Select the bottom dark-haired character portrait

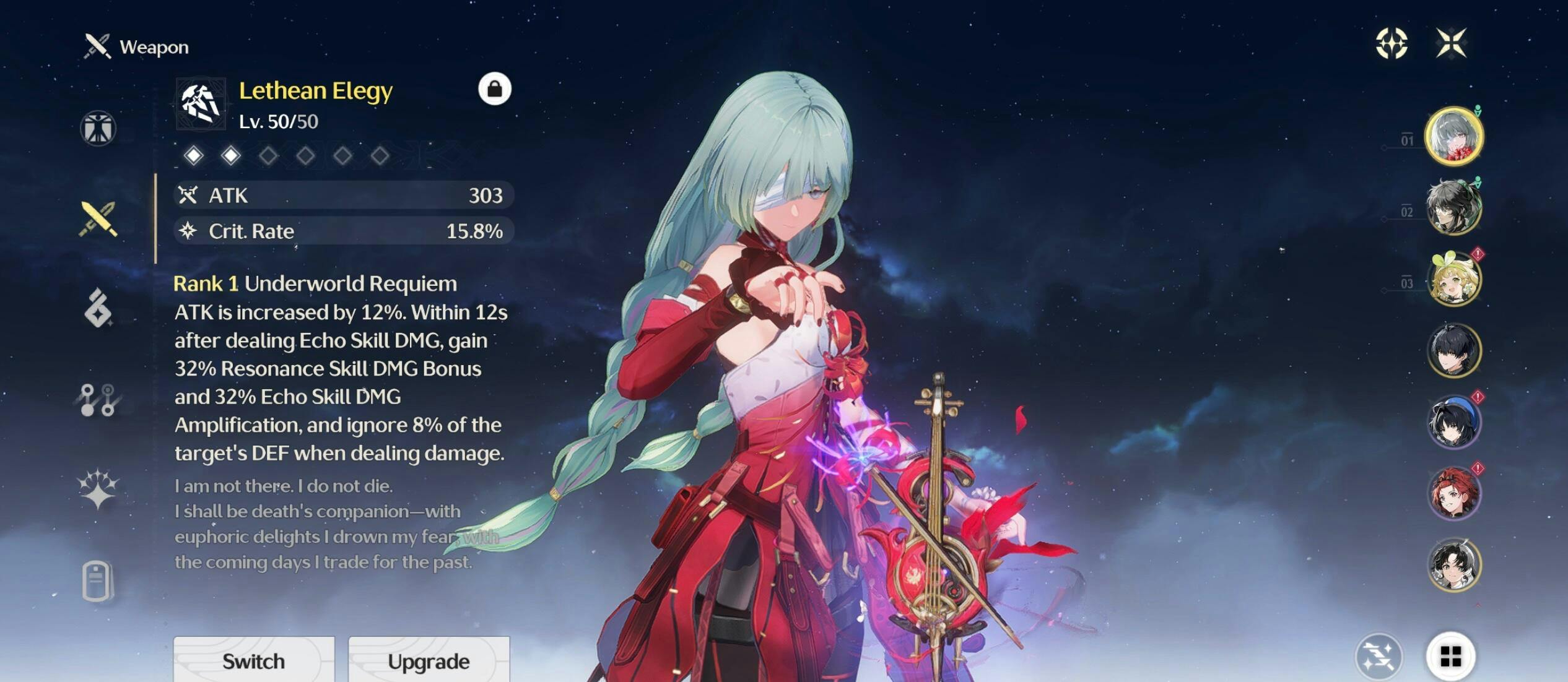[1453, 564]
